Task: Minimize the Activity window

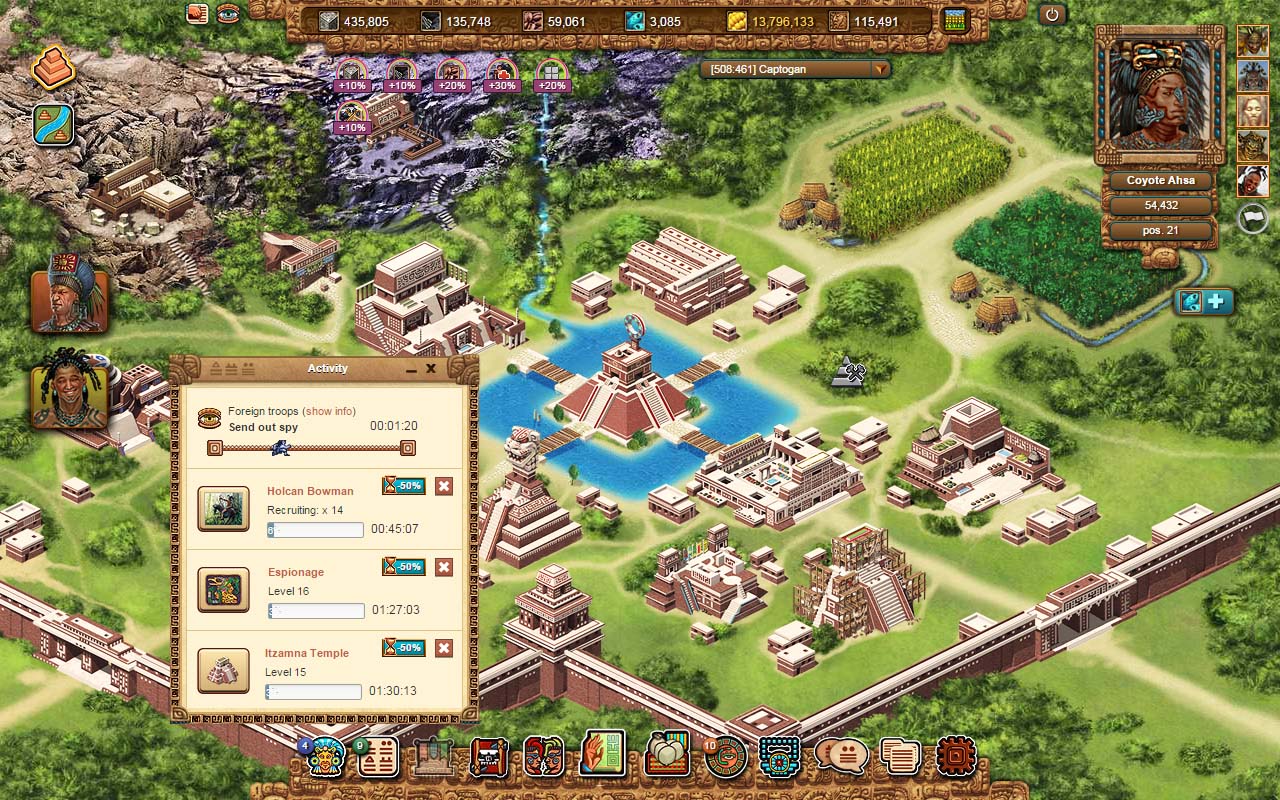Action: (411, 370)
